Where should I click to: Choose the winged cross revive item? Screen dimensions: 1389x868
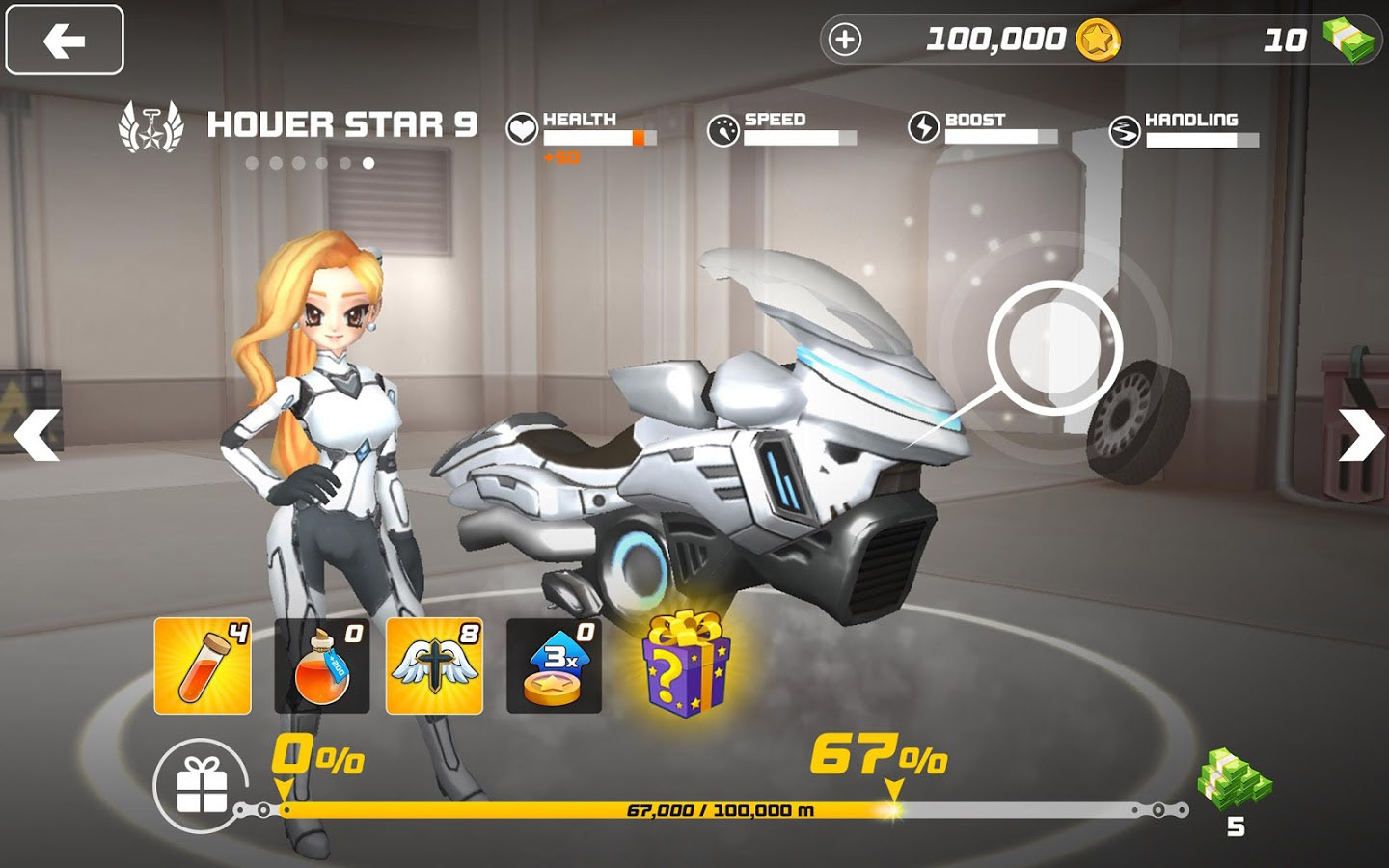[434, 665]
